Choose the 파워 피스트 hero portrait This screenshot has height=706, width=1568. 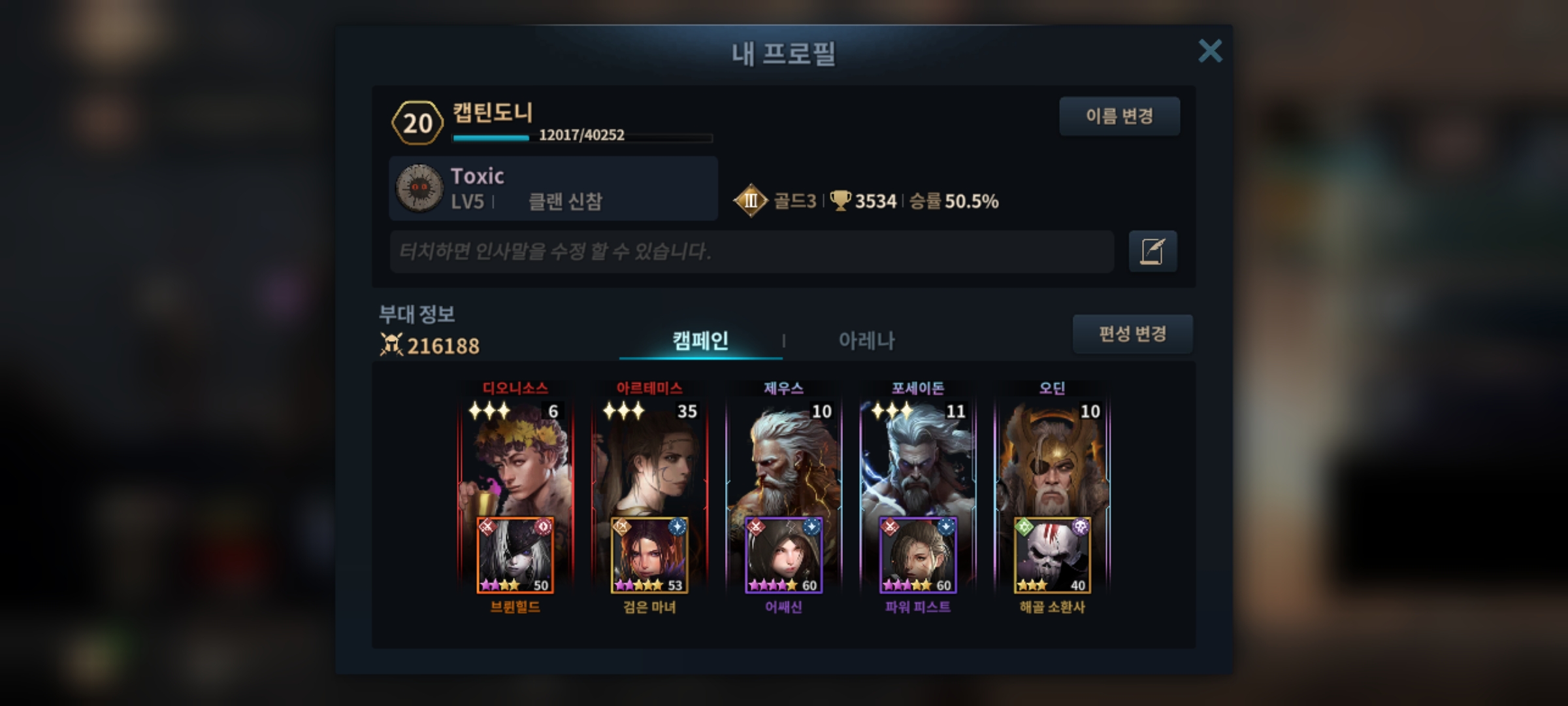pos(918,556)
